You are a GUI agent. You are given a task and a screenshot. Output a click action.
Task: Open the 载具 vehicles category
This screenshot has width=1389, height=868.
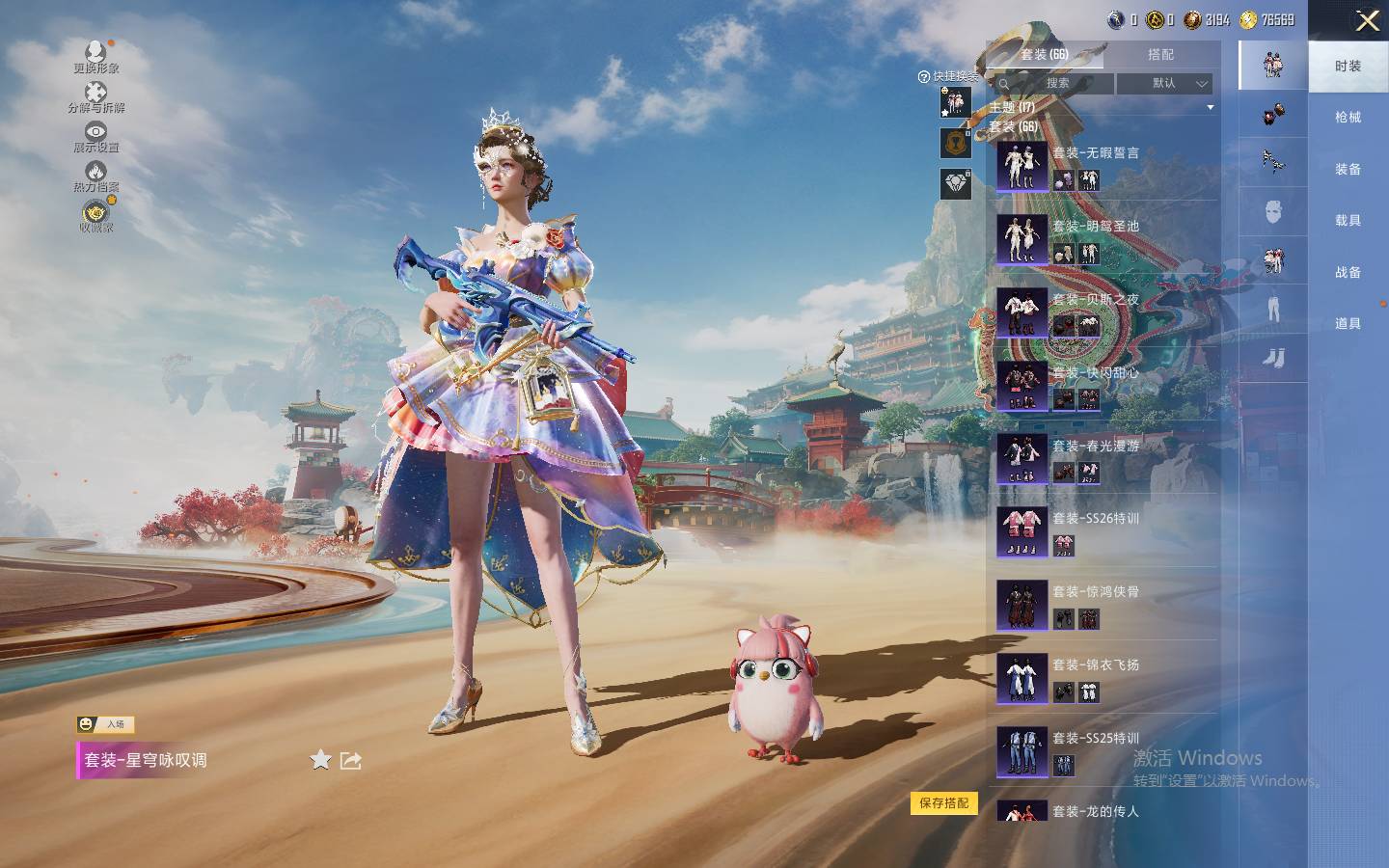[x=1348, y=221]
